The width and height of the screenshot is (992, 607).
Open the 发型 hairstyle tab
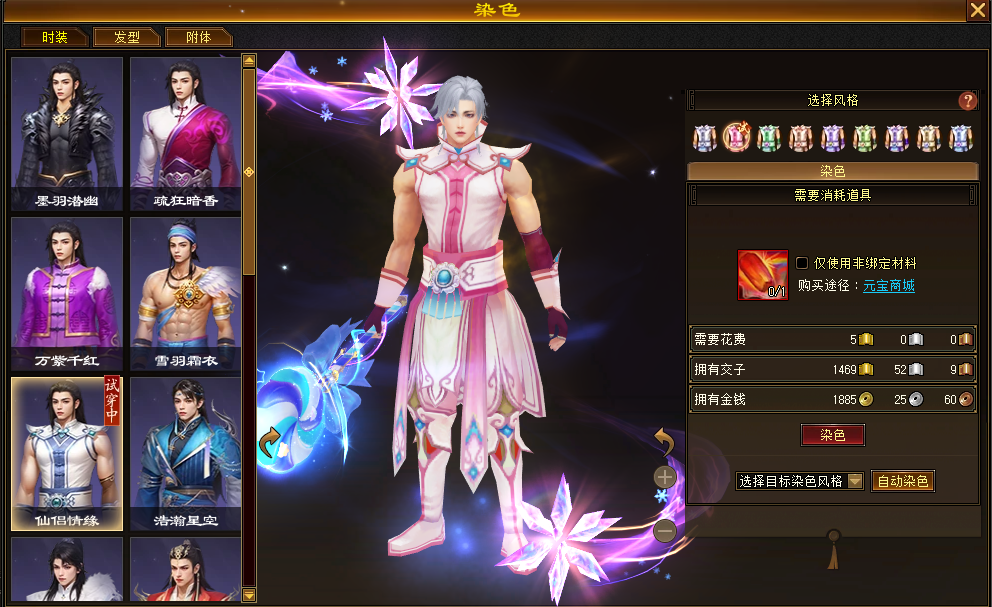(x=127, y=38)
